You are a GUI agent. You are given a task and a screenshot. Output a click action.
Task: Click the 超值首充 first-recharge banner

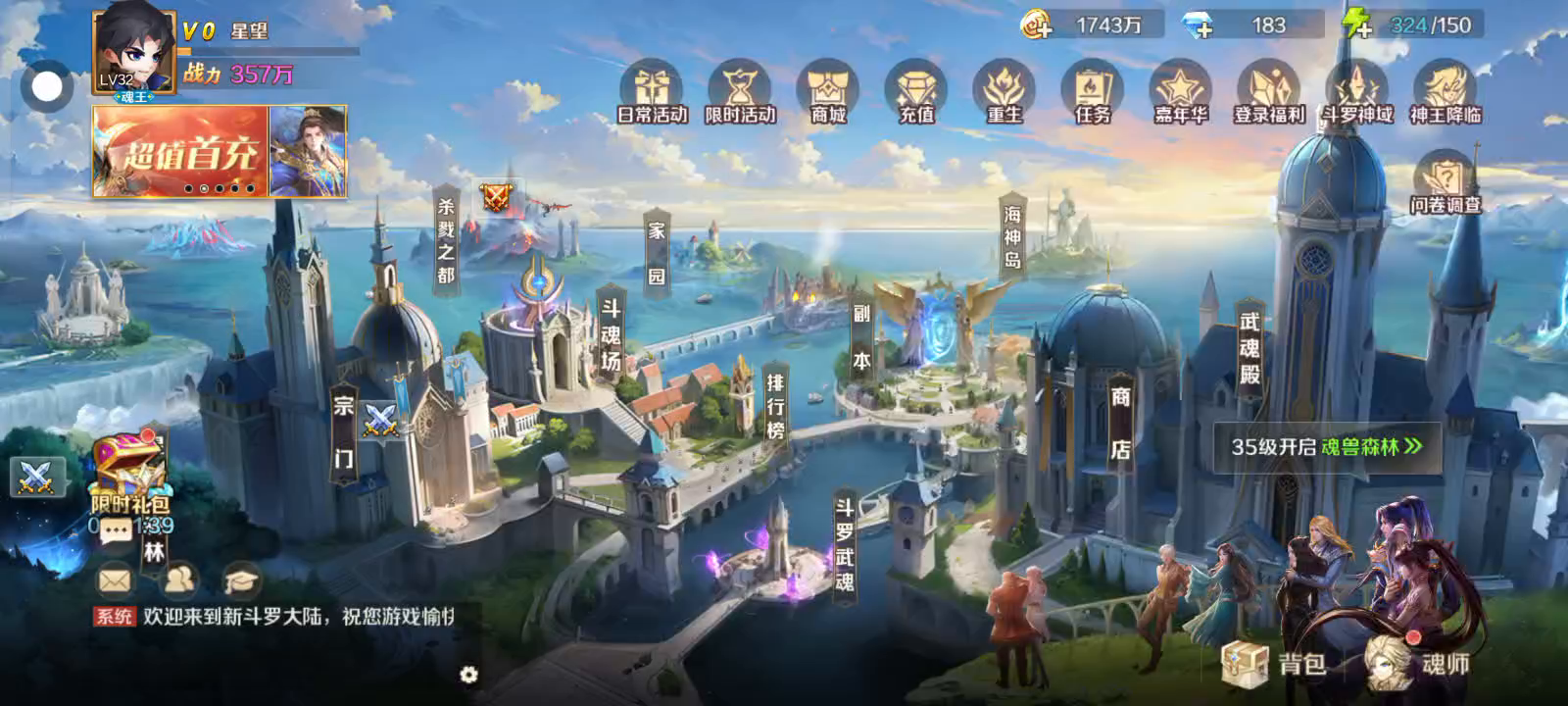pos(181,152)
